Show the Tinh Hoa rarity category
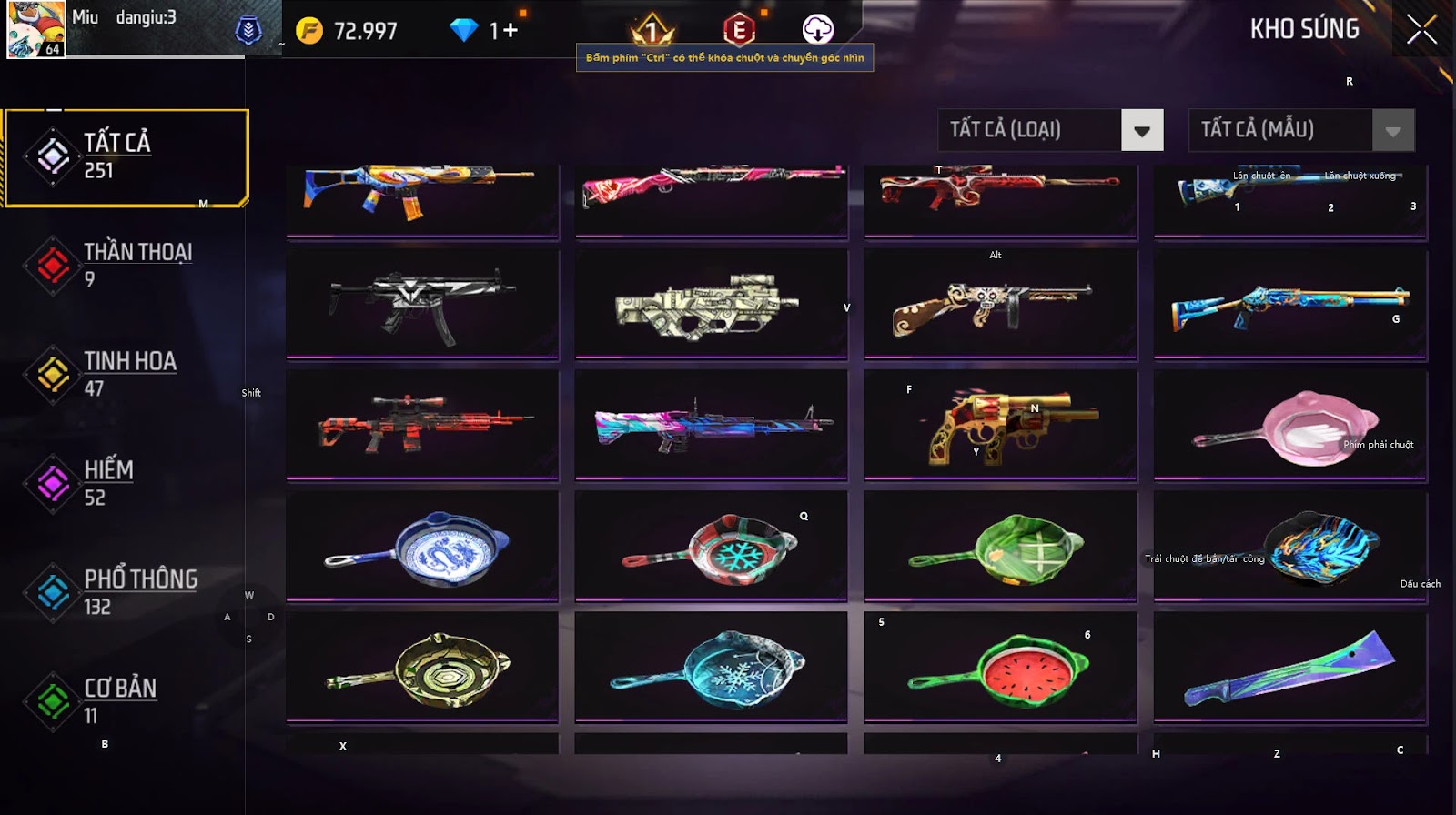 126,374
